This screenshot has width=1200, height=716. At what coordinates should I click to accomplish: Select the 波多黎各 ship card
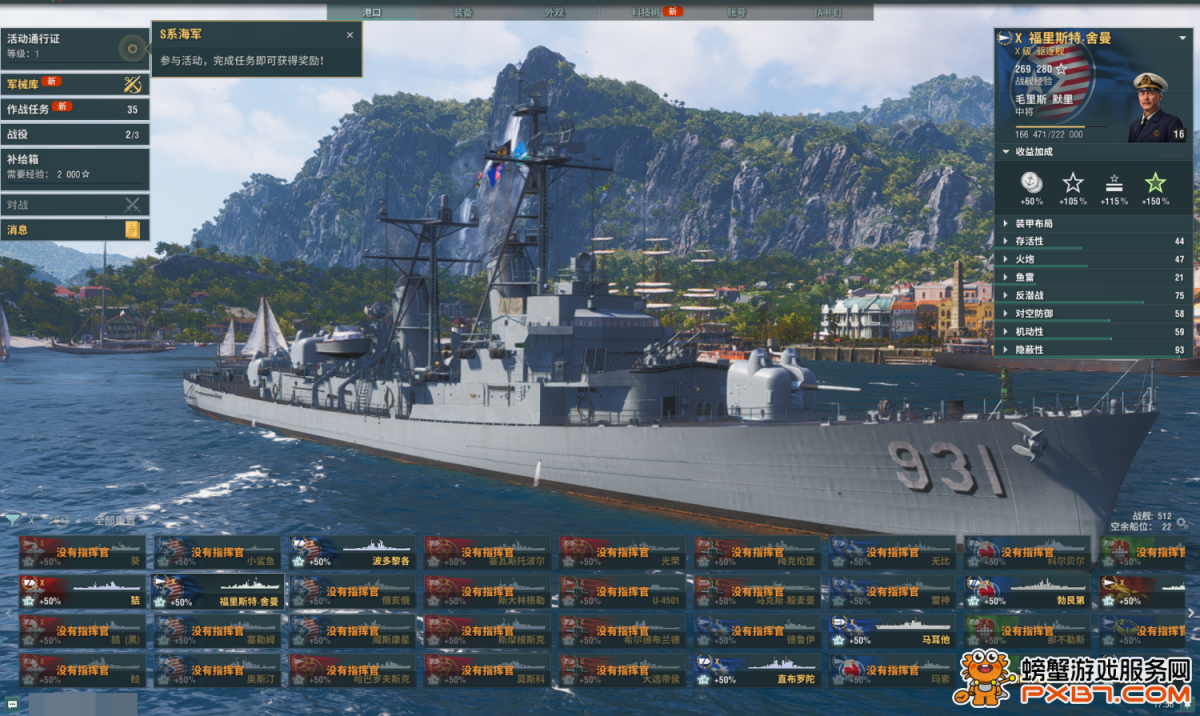(x=353, y=552)
